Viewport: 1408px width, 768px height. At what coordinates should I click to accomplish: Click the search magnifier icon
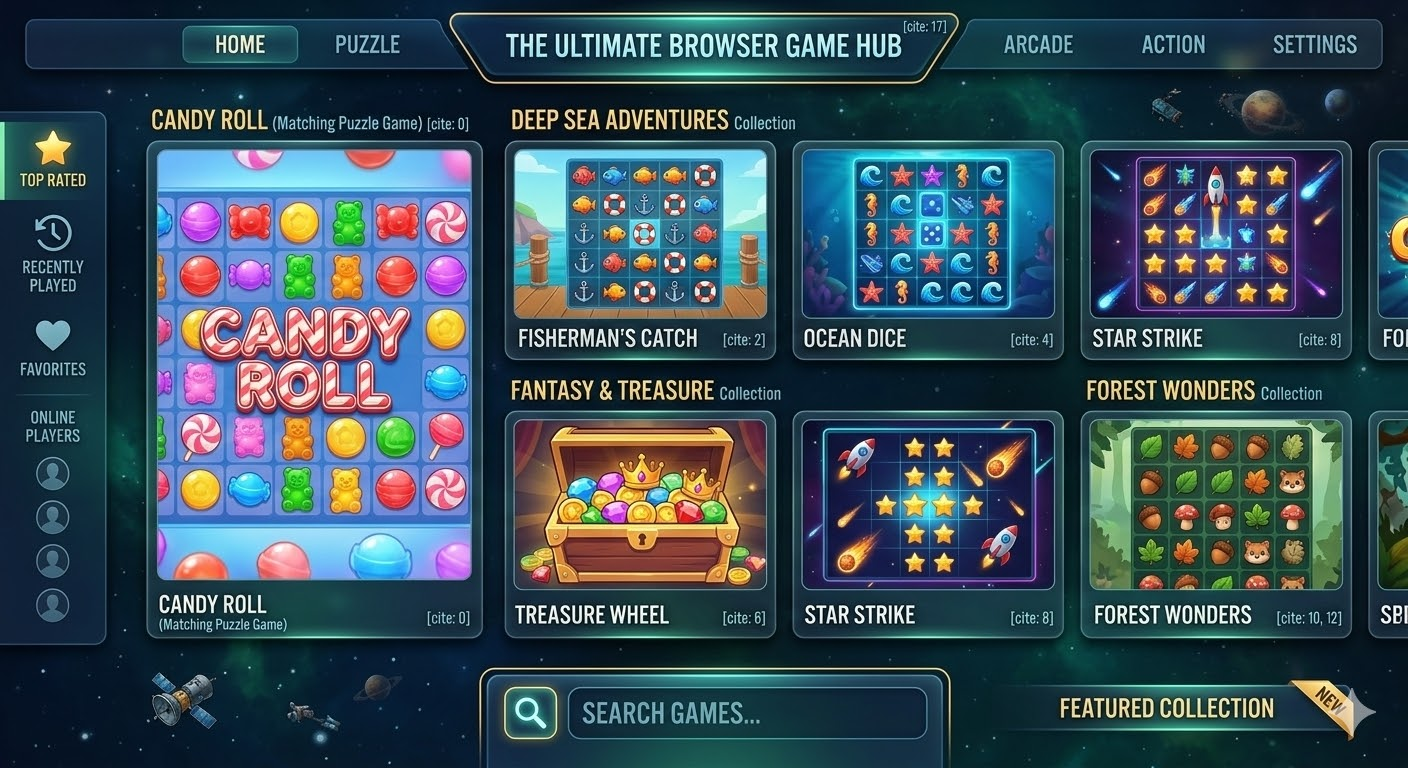coord(529,712)
